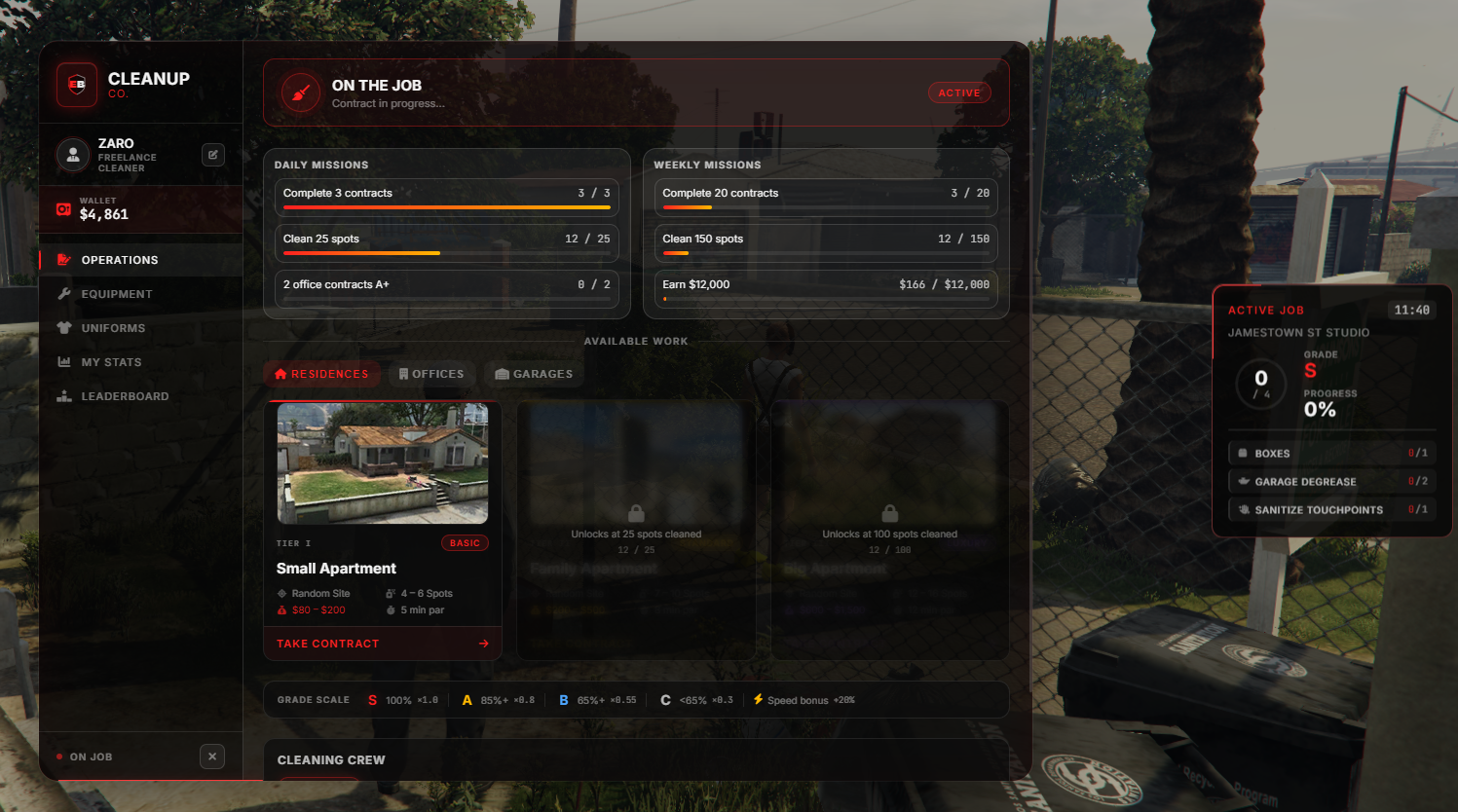Viewport: 1458px width, 812px height.
Task: Open the Uniforms page
Action: 113,328
